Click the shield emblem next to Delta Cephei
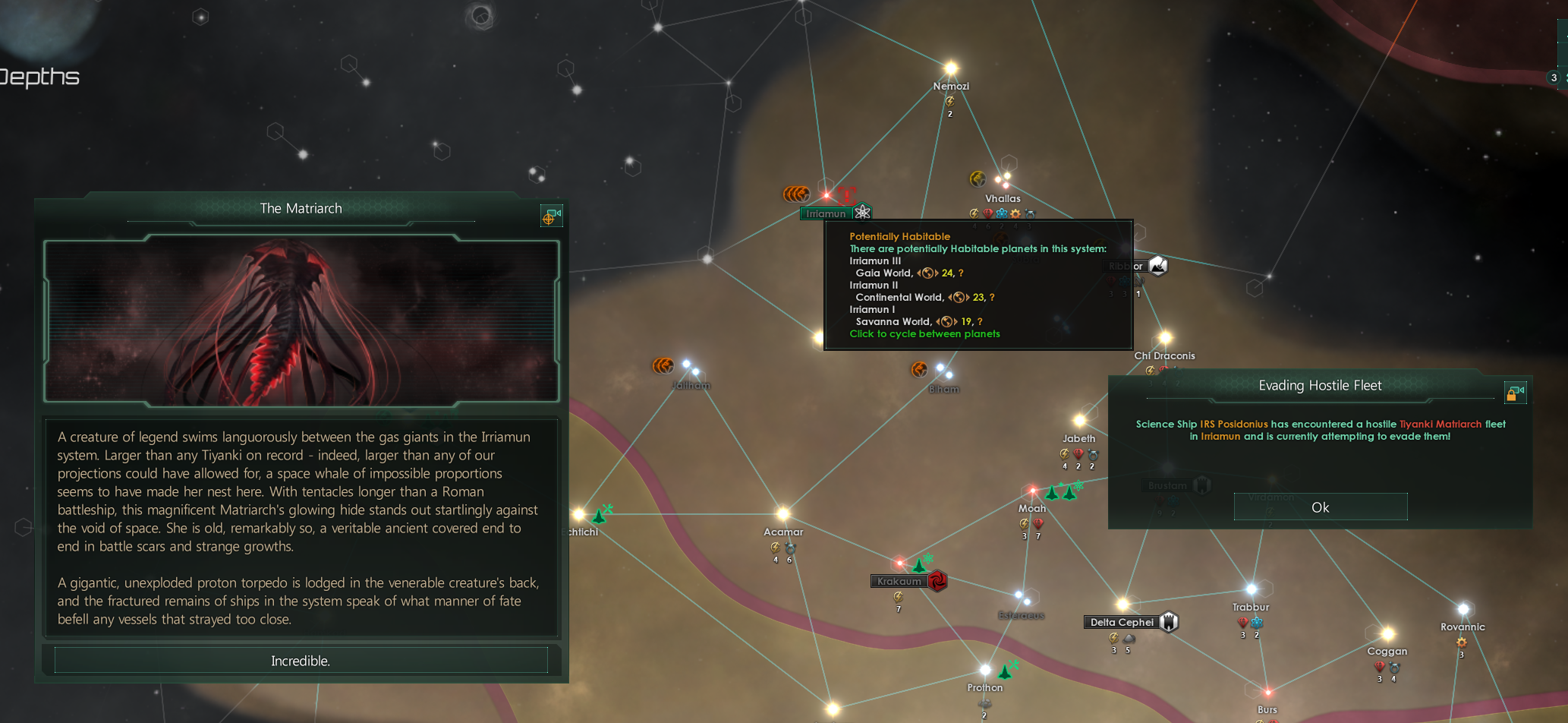The height and width of the screenshot is (723, 1568). [x=1170, y=622]
